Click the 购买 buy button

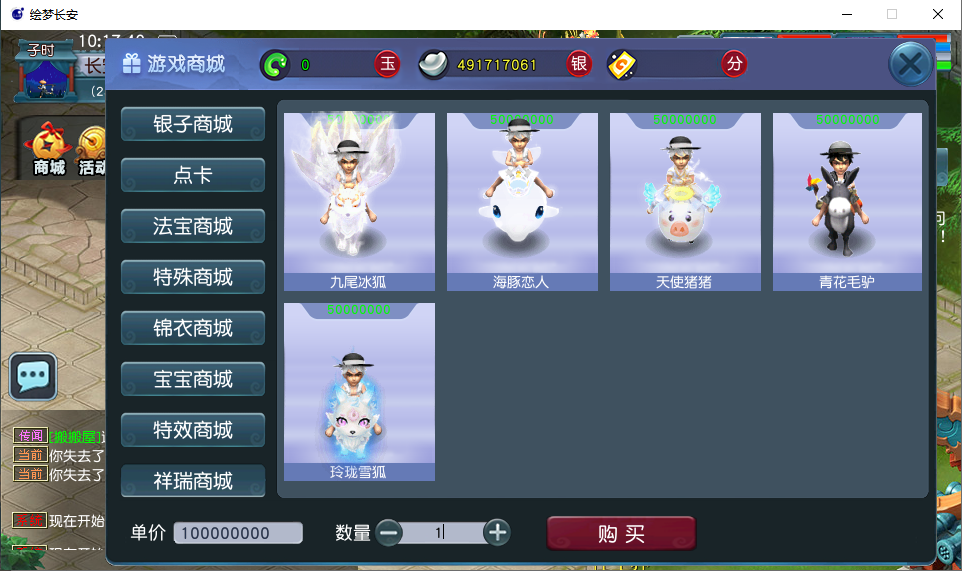621,534
